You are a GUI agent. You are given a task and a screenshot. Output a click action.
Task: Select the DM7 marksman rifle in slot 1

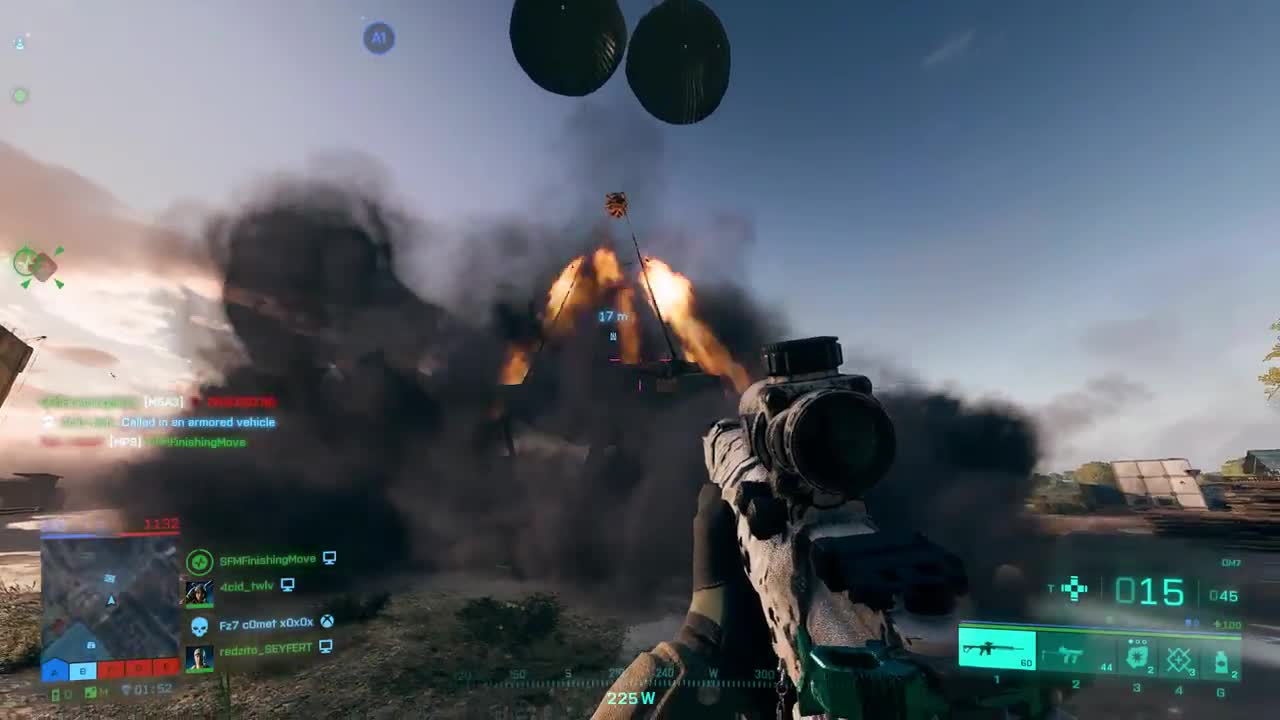[996, 649]
